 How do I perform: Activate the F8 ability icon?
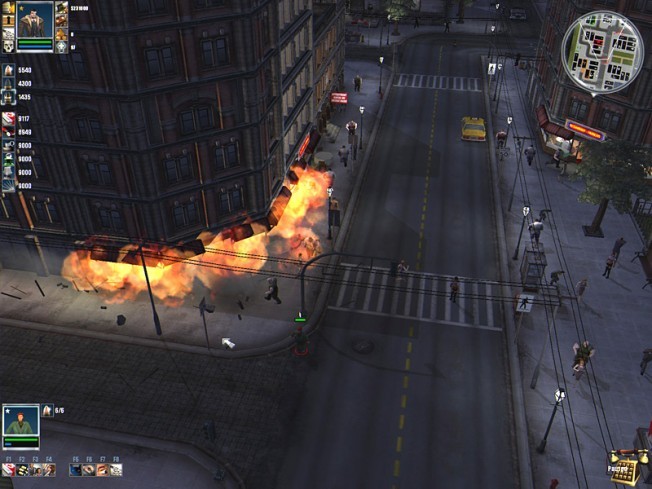coord(115,469)
